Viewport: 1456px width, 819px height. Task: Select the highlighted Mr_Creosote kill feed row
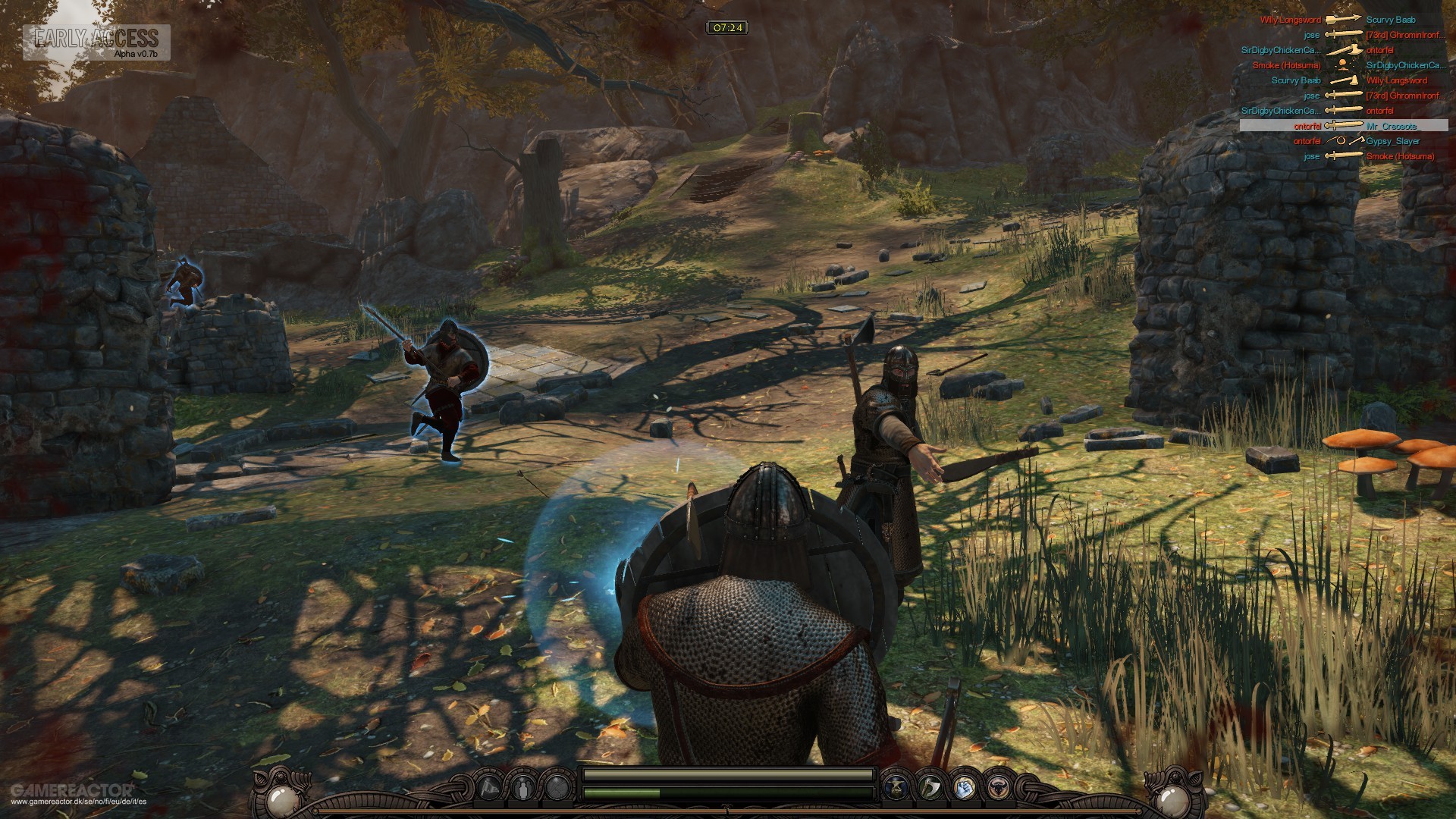click(x=1344, y=126)
